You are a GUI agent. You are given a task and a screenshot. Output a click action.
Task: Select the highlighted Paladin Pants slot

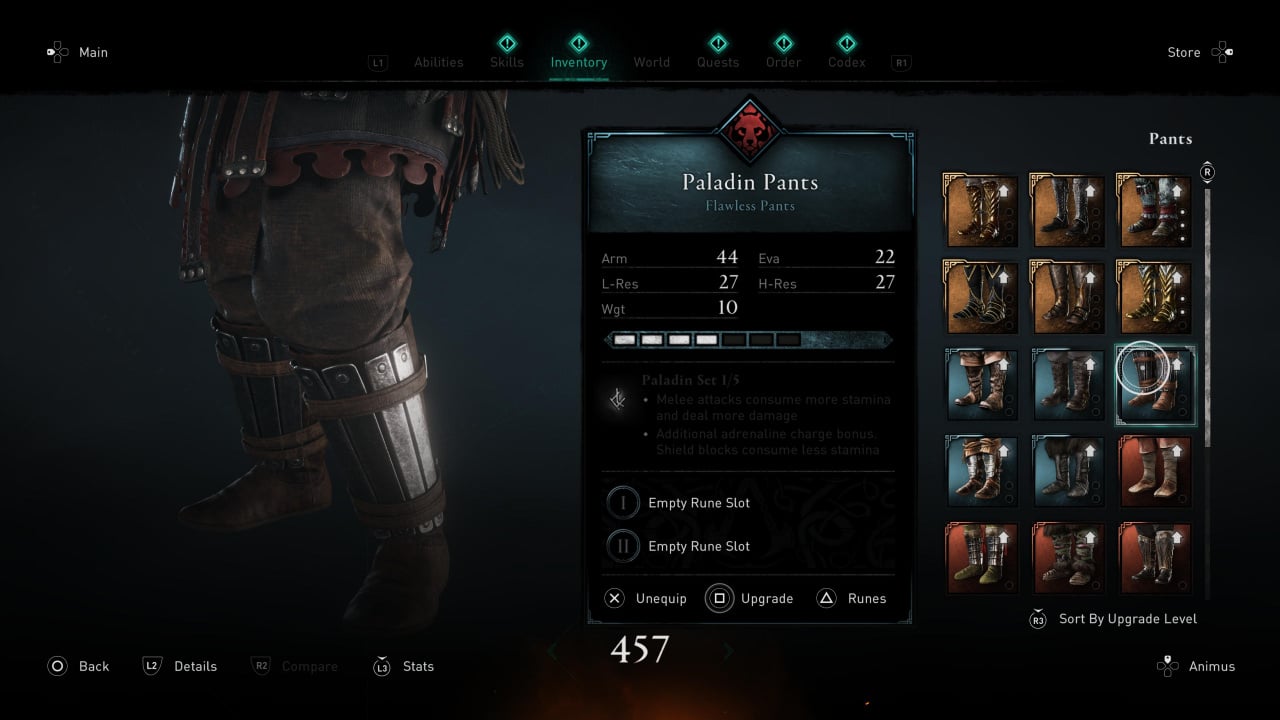(1155, 385)
